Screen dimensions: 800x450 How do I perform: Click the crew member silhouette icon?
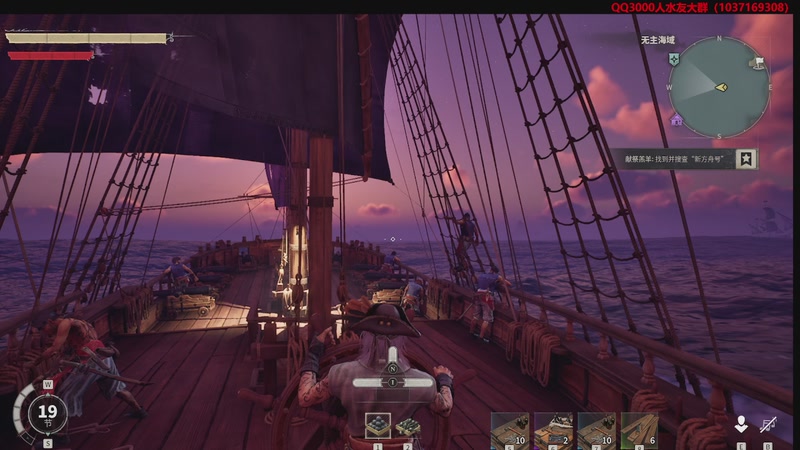(x=741, y=424)
